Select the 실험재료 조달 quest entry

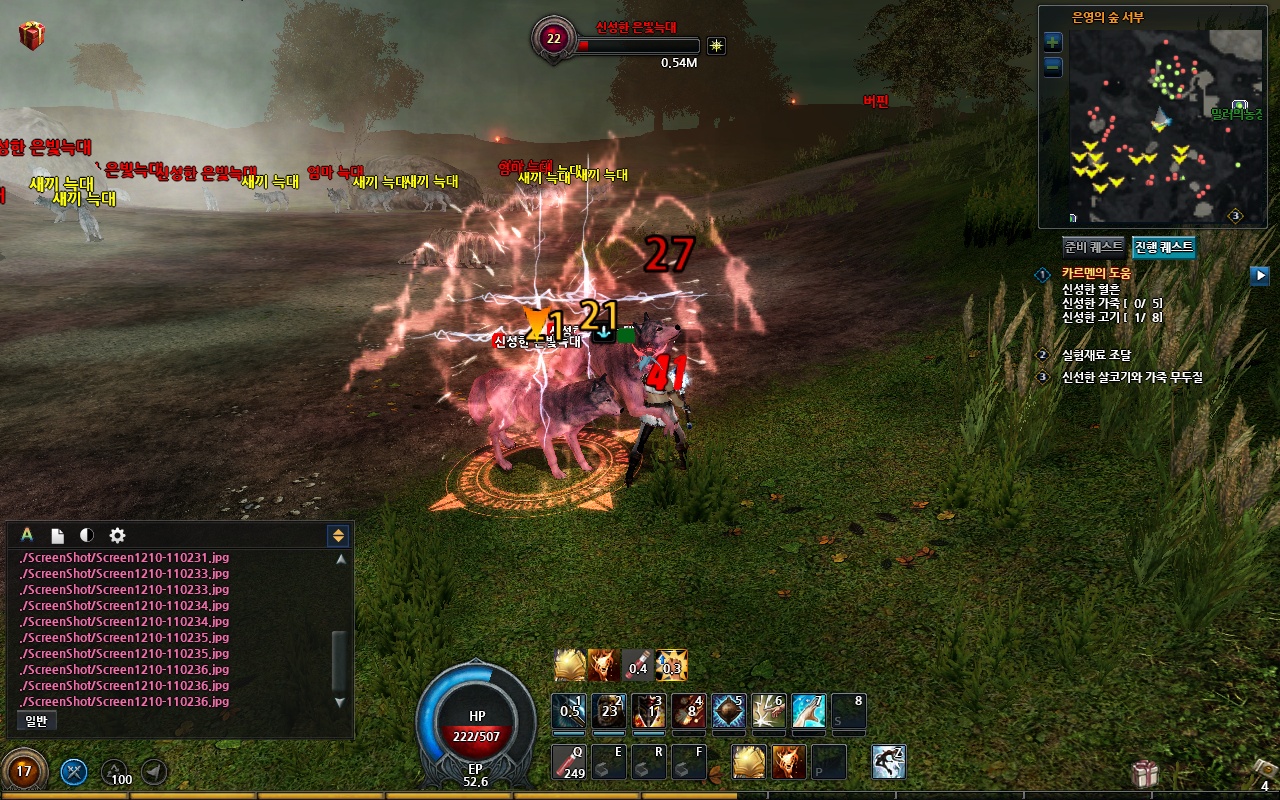(1095, 355)
